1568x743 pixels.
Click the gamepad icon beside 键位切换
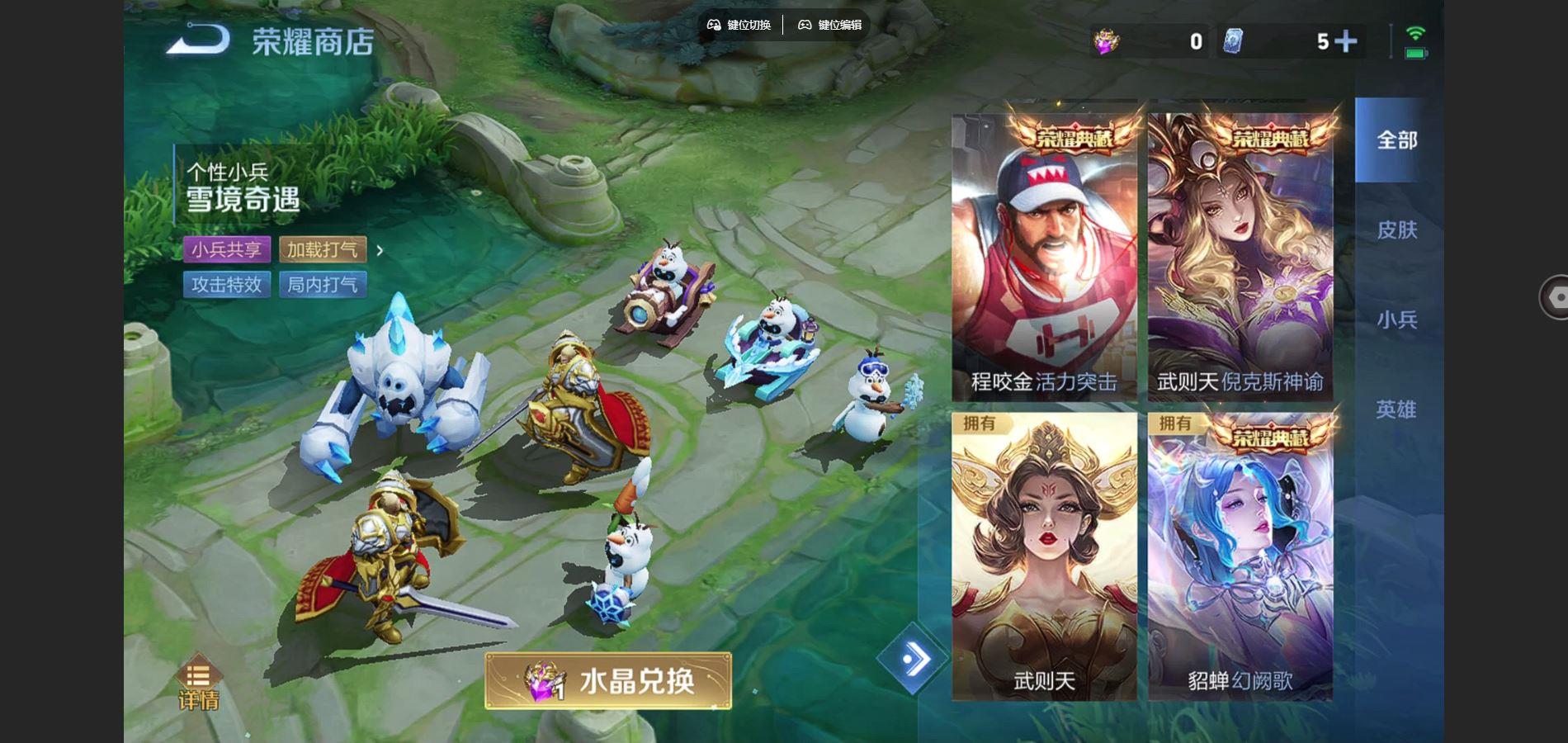pos(715,25)
